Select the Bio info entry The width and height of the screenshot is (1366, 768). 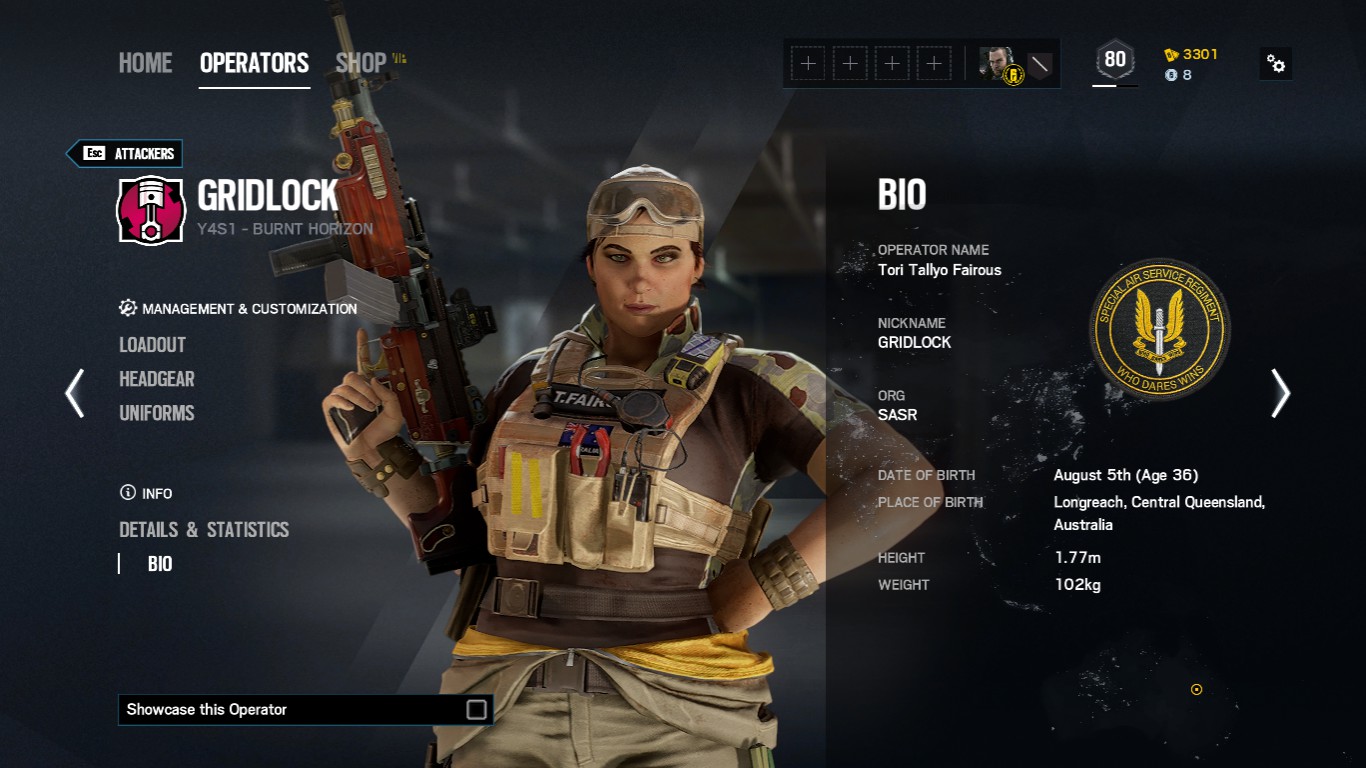(x=160, y=564)
